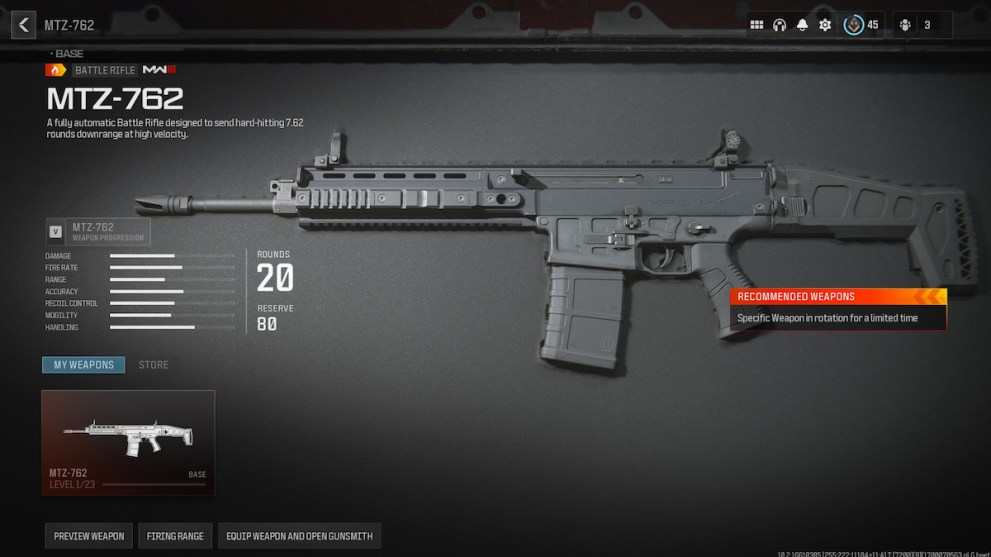Image resolution: width=991 pixels, height=557 pixels.
Task: Go back using the arrow button
Action: coord(24,25)
